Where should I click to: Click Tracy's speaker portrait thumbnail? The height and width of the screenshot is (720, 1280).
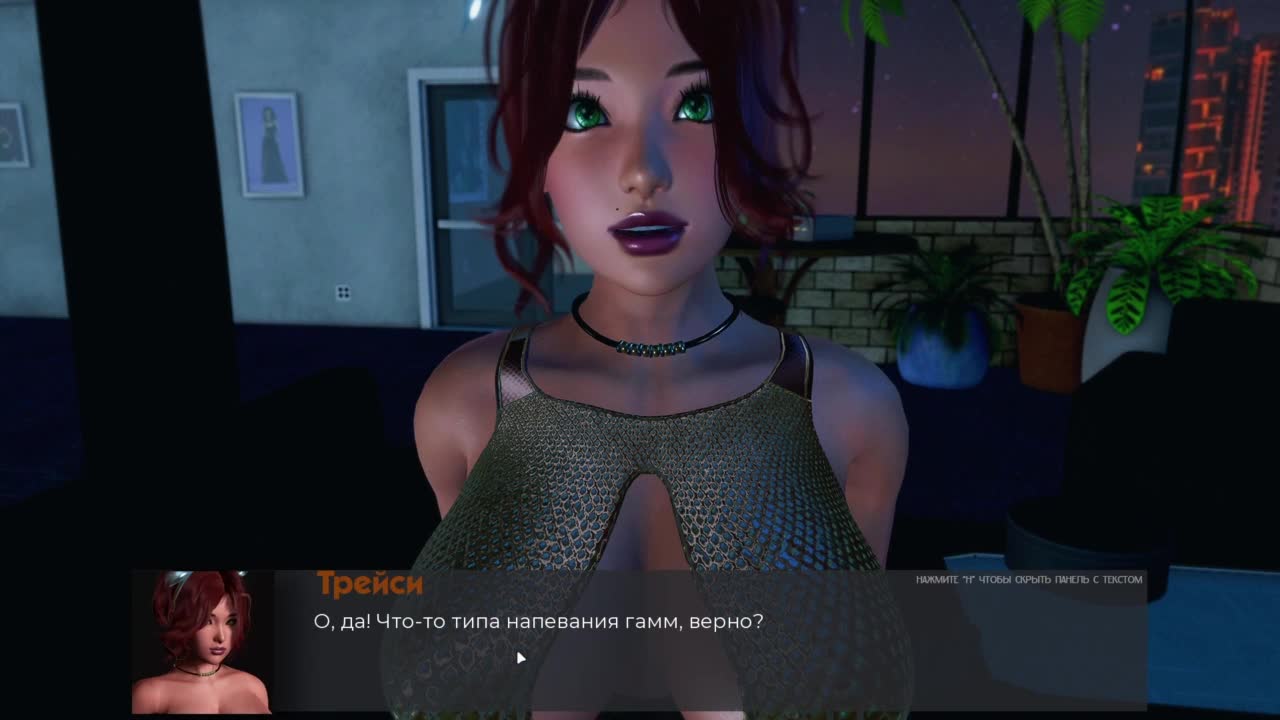tap(202, 642)
